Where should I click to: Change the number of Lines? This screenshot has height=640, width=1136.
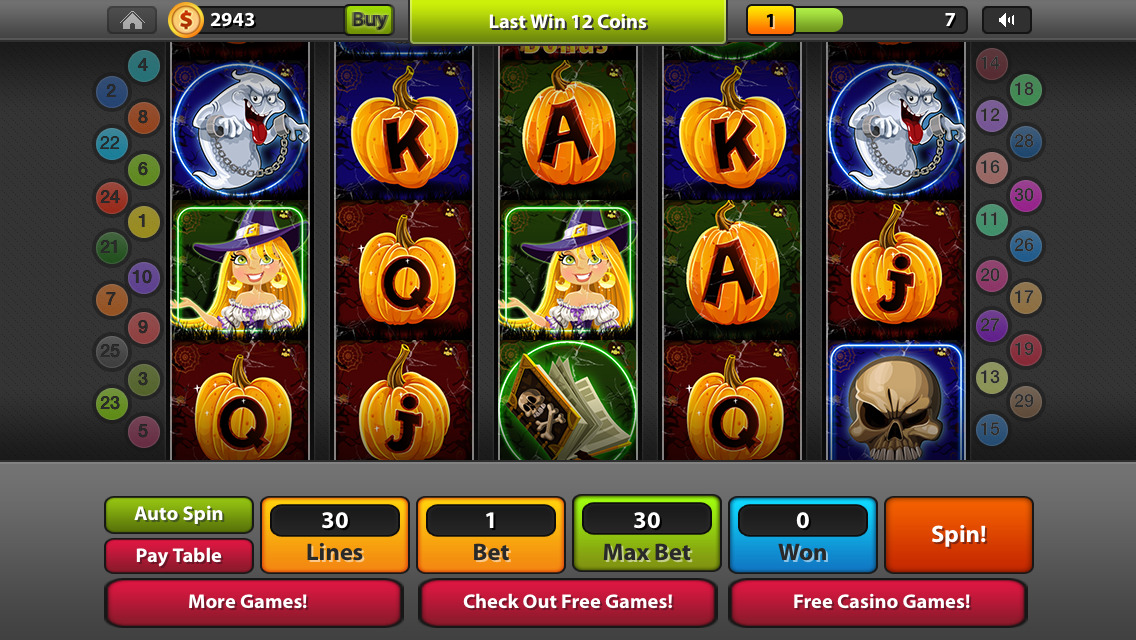335,535
